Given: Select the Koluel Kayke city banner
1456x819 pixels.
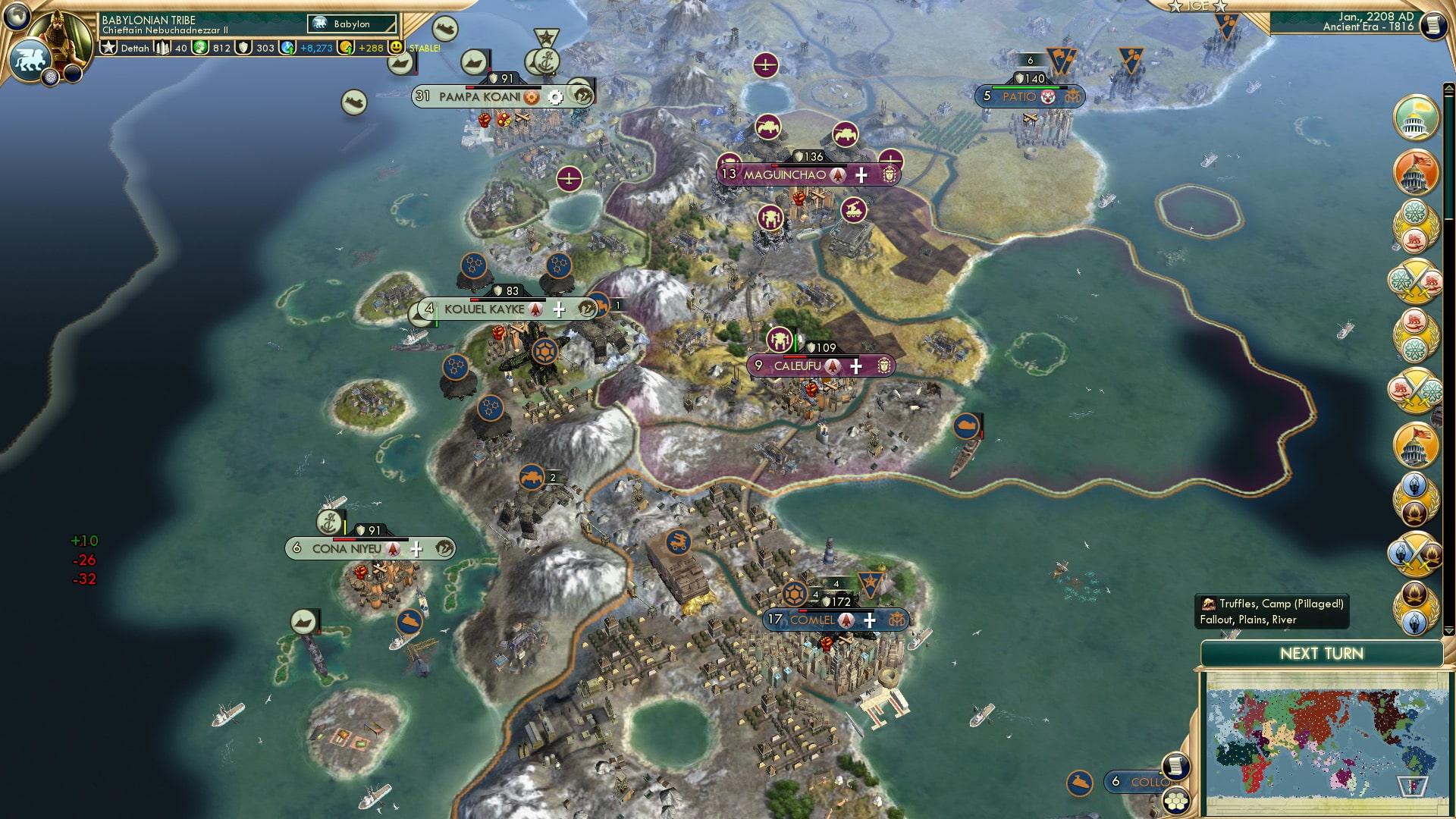Looking at the screenshot, I should [x=484, y=309].
